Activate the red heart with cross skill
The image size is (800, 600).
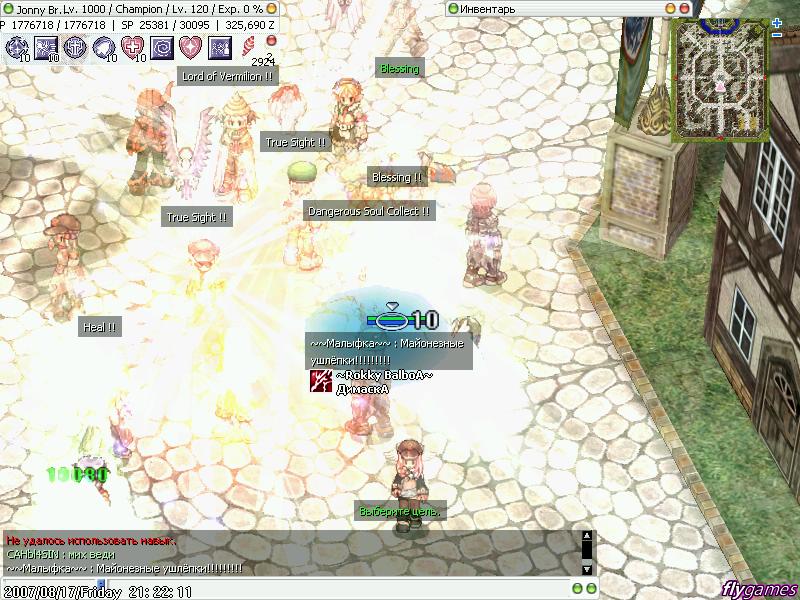[133, 47]
